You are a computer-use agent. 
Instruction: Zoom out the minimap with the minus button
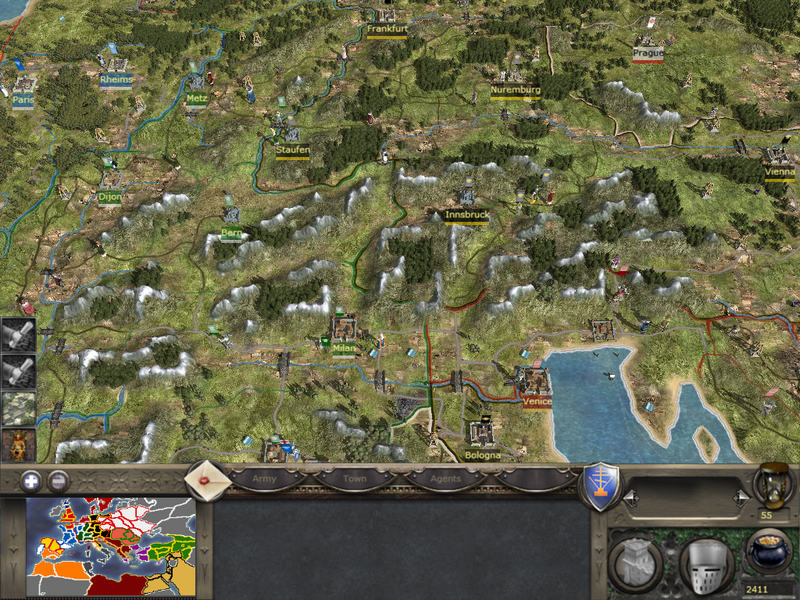(59, 480)
